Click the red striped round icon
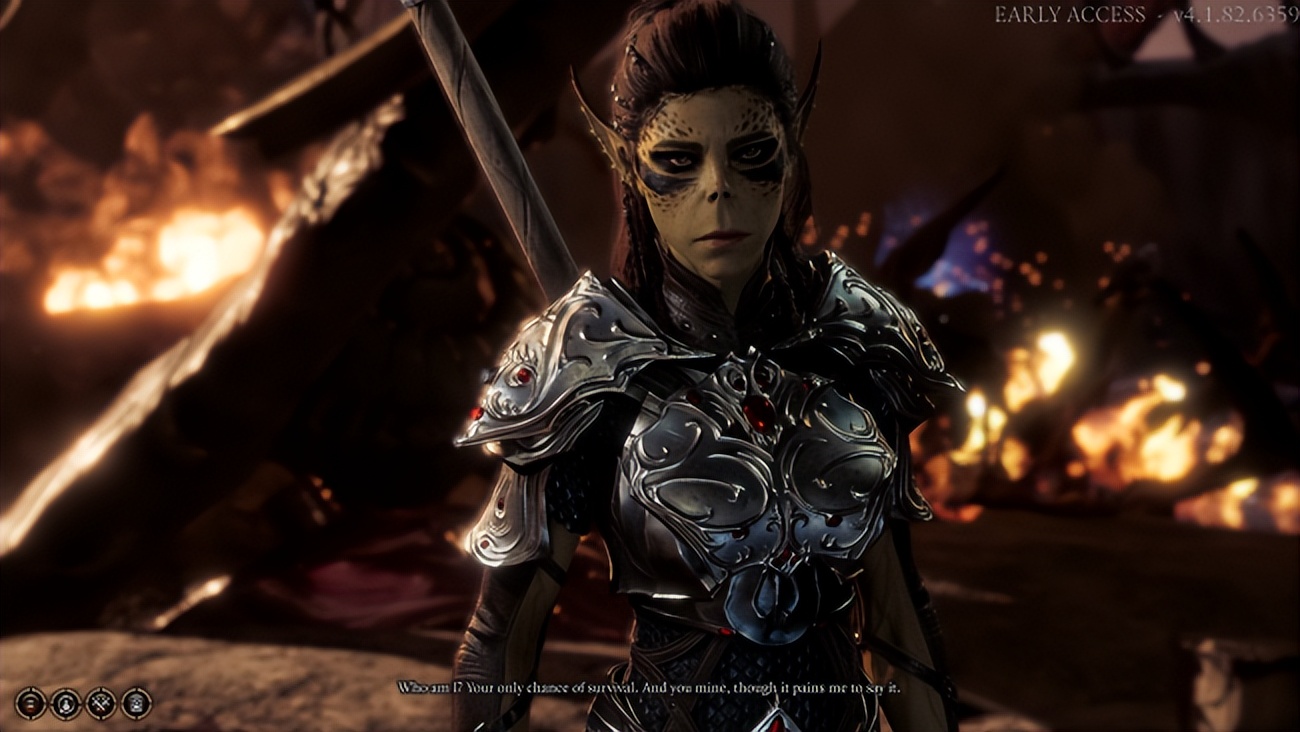This screenshot has height=732, width=1300. (31, 702)
